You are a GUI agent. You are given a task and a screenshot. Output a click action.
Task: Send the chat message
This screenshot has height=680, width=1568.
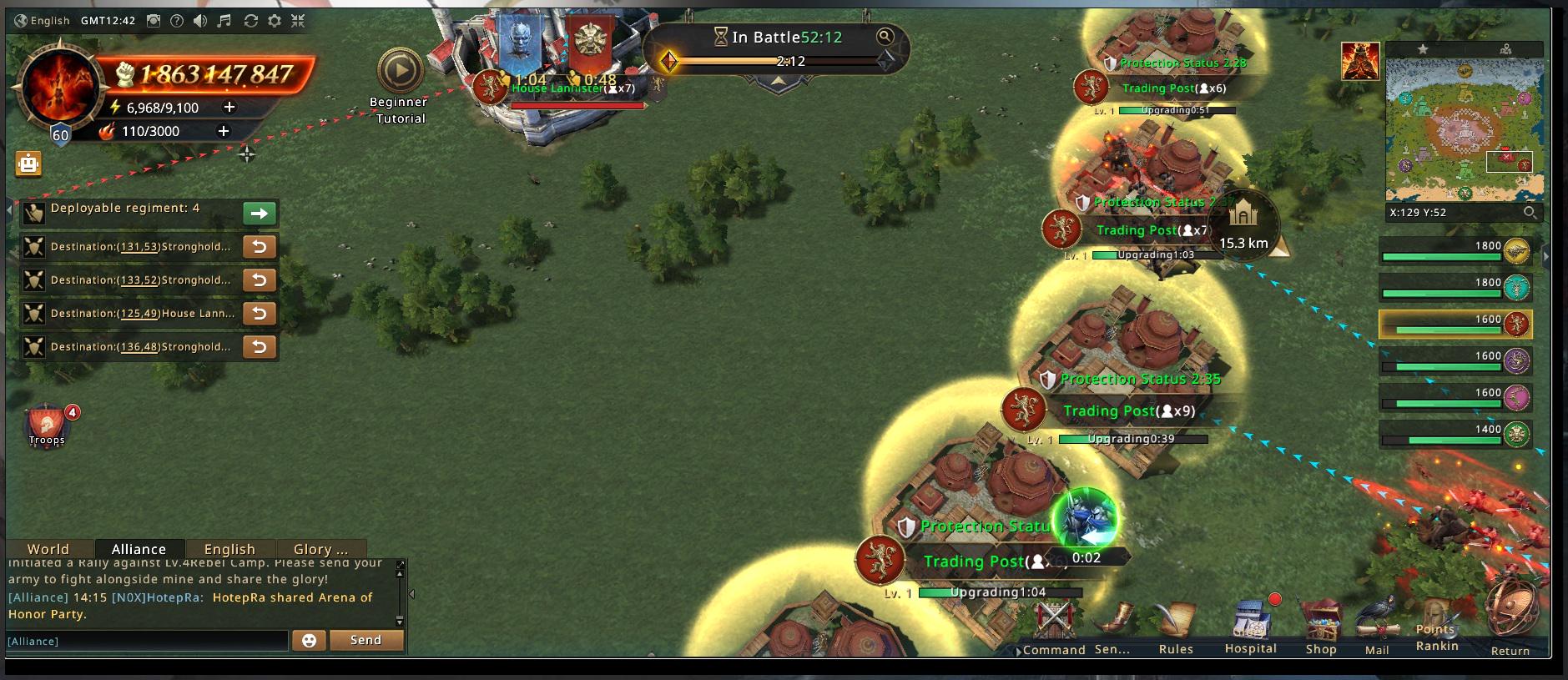[366, 640]
